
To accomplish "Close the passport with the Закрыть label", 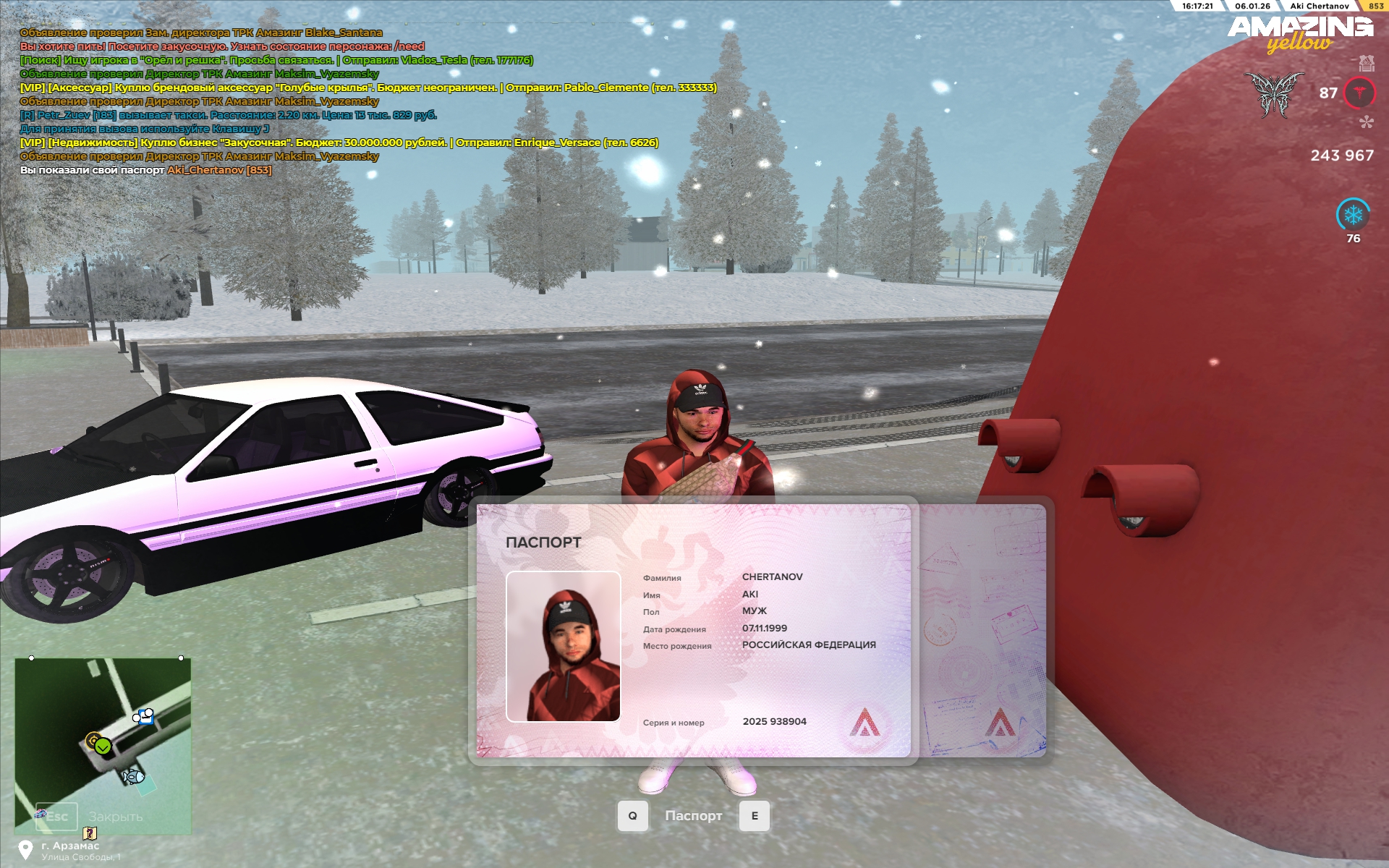I will [x=116, y=817].
